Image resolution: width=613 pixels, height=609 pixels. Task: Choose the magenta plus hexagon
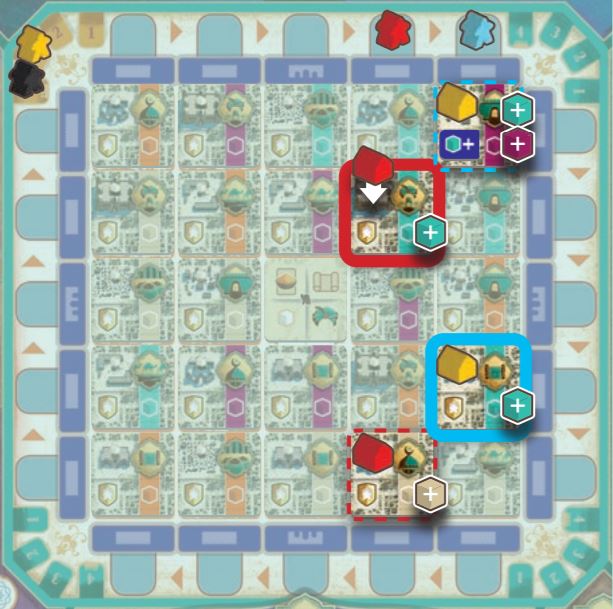click(517, 144)
